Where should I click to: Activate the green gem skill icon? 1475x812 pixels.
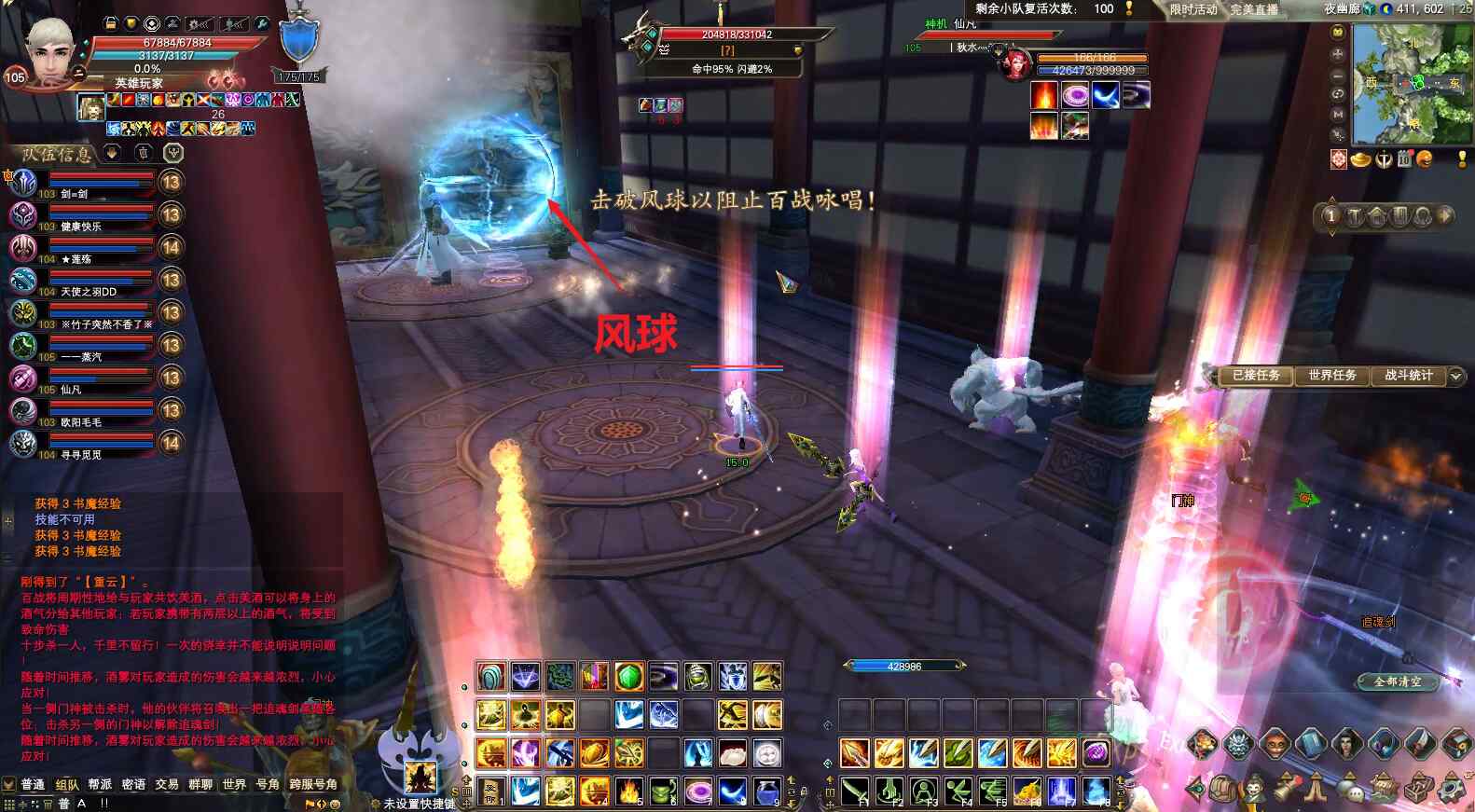629,676
